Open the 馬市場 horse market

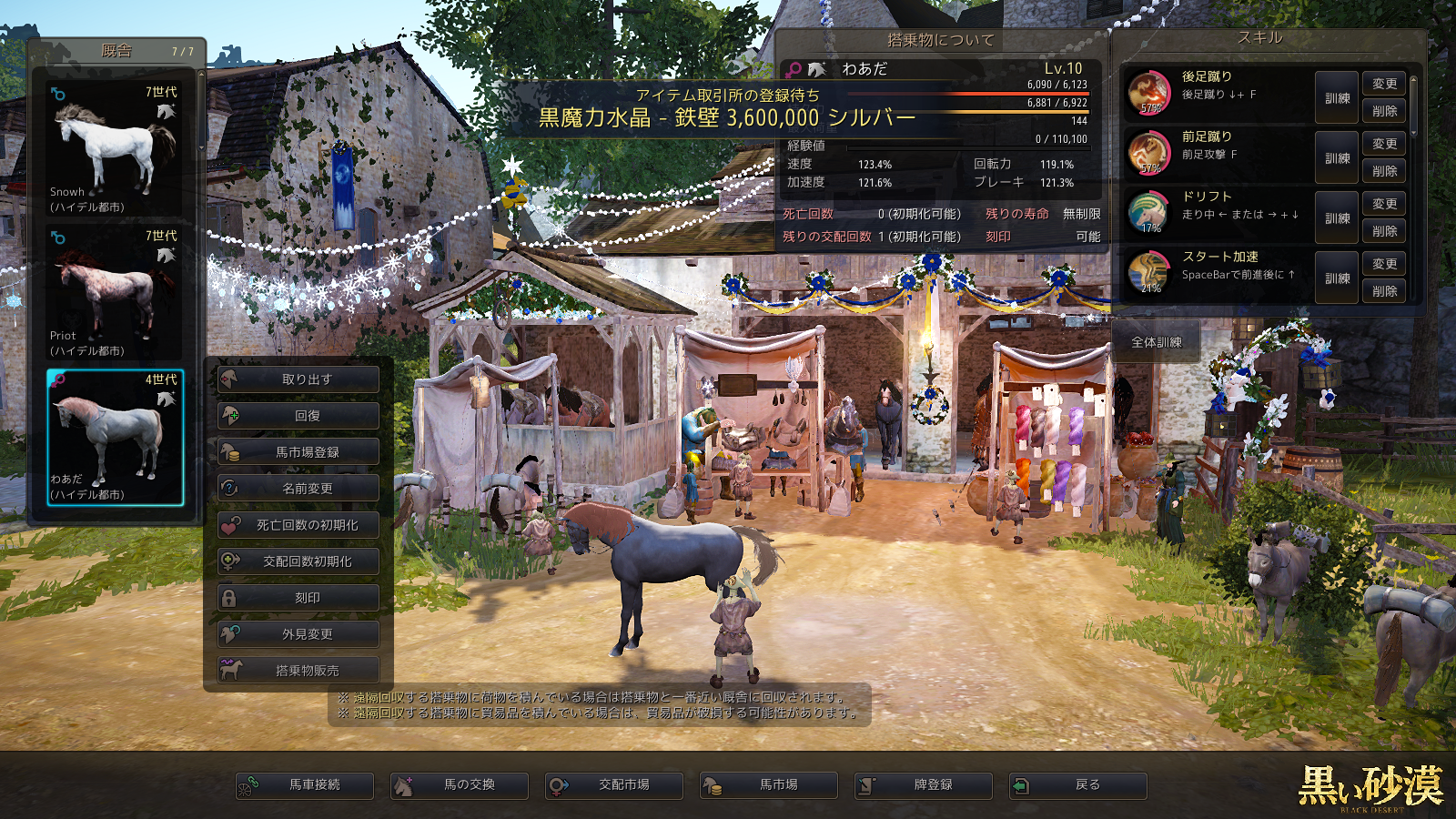coord(769,785)
